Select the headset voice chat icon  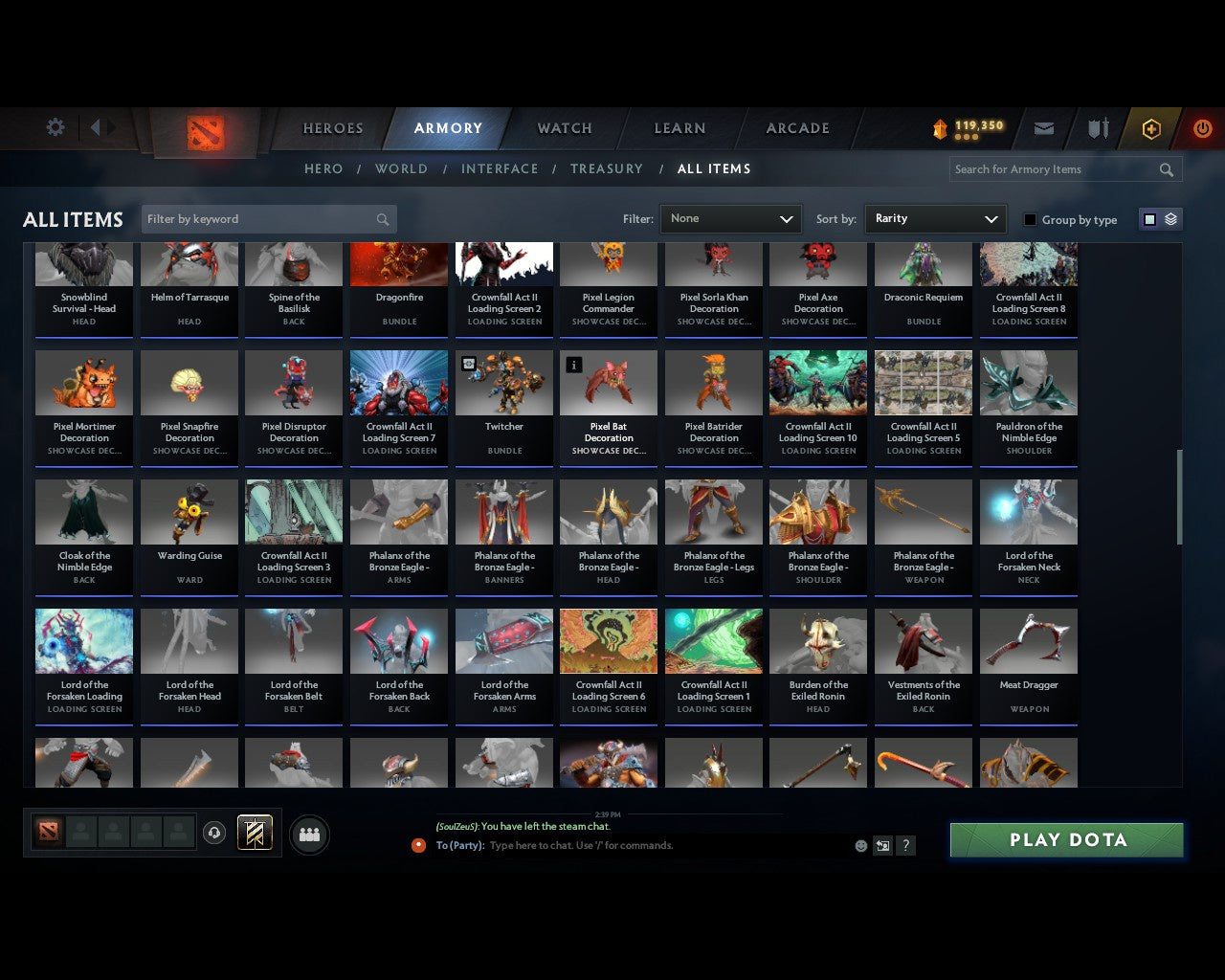point(215,833)
